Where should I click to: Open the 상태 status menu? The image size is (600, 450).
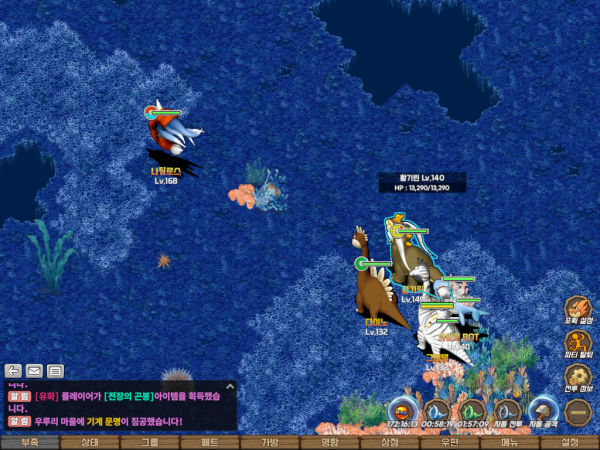[x=89, y=442]
